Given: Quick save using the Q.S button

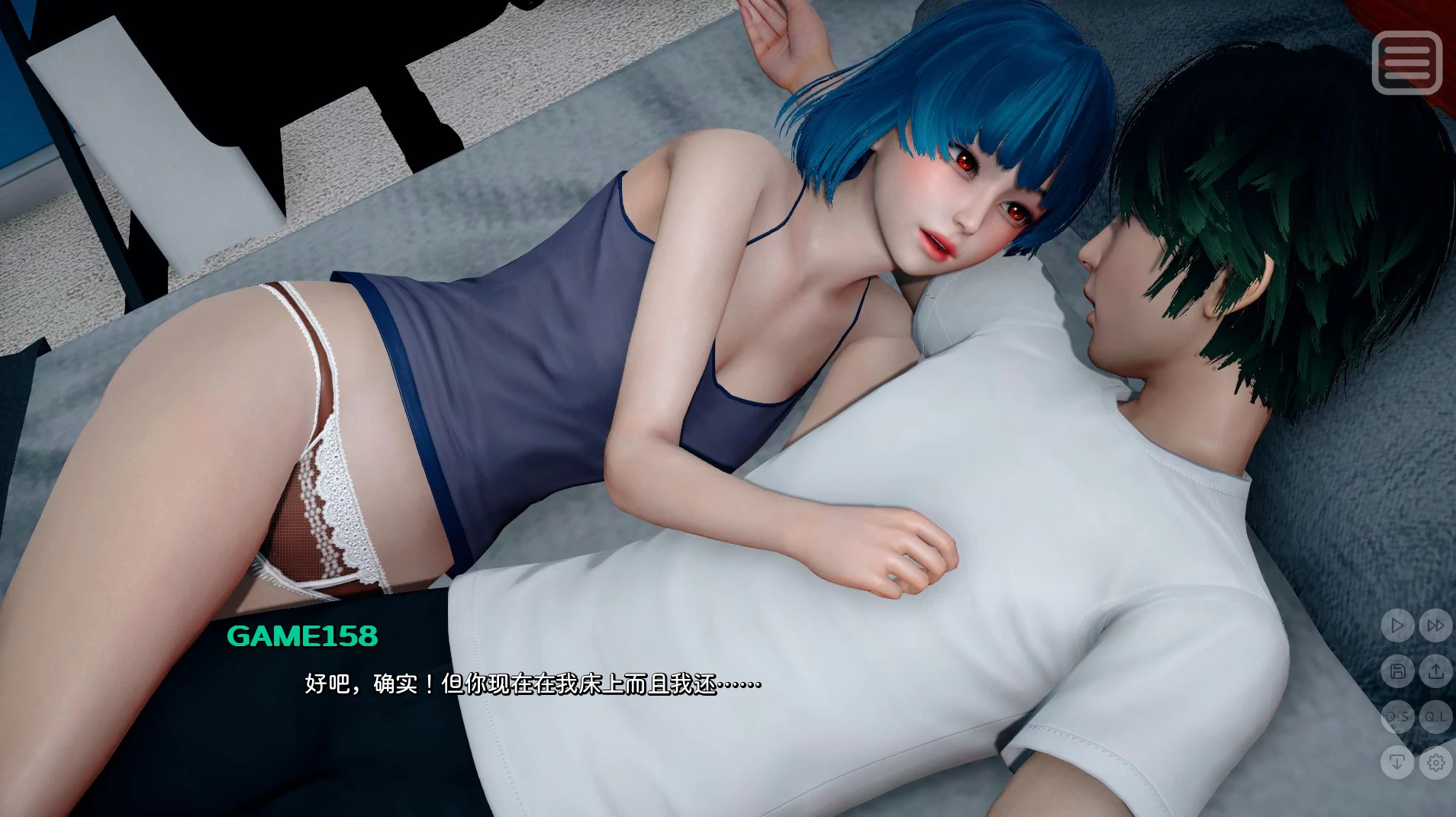Looking at the screenshot, I should [x=1398, y=717].
